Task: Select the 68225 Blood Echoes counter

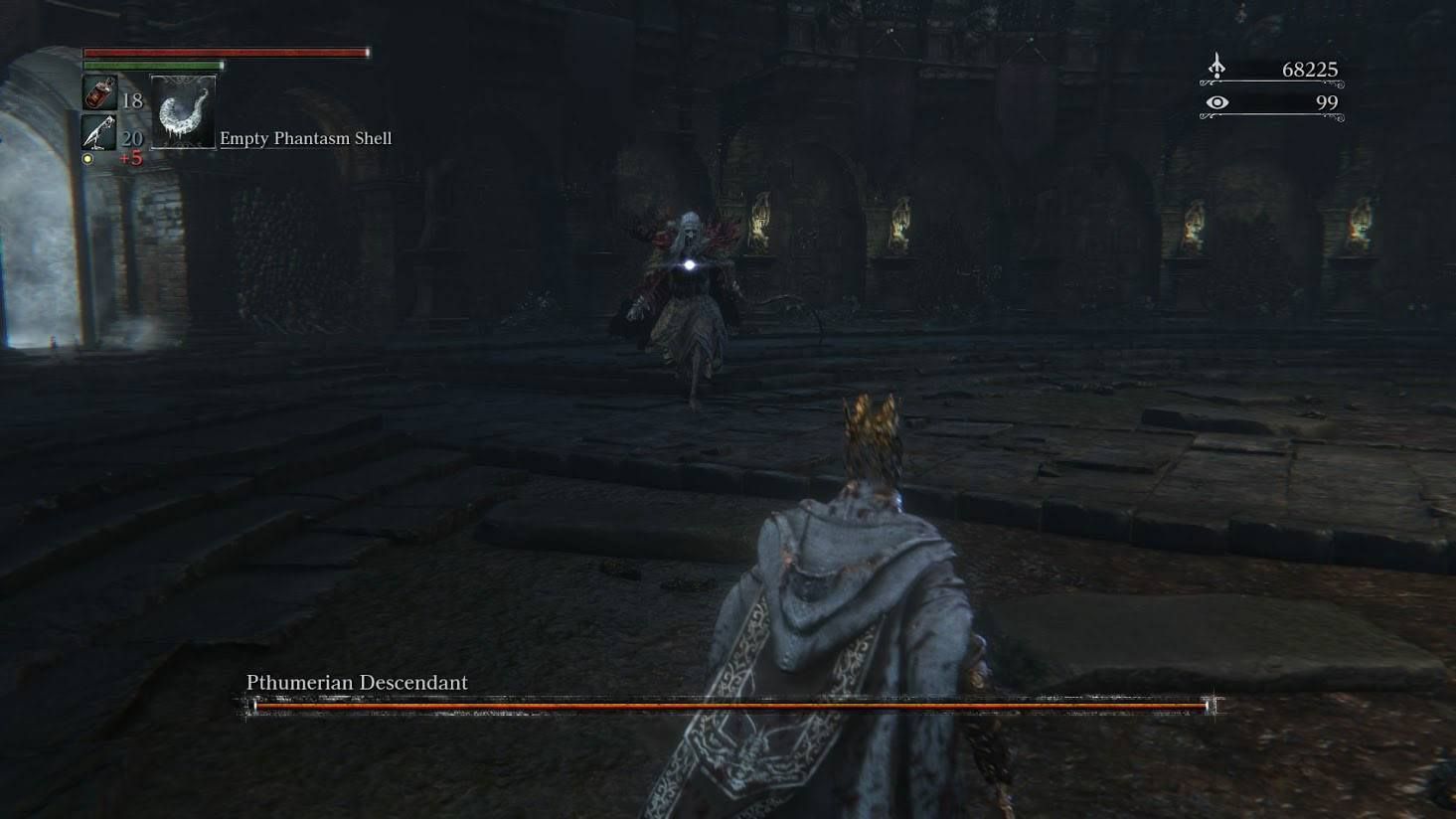Action: coord(1308,69)
